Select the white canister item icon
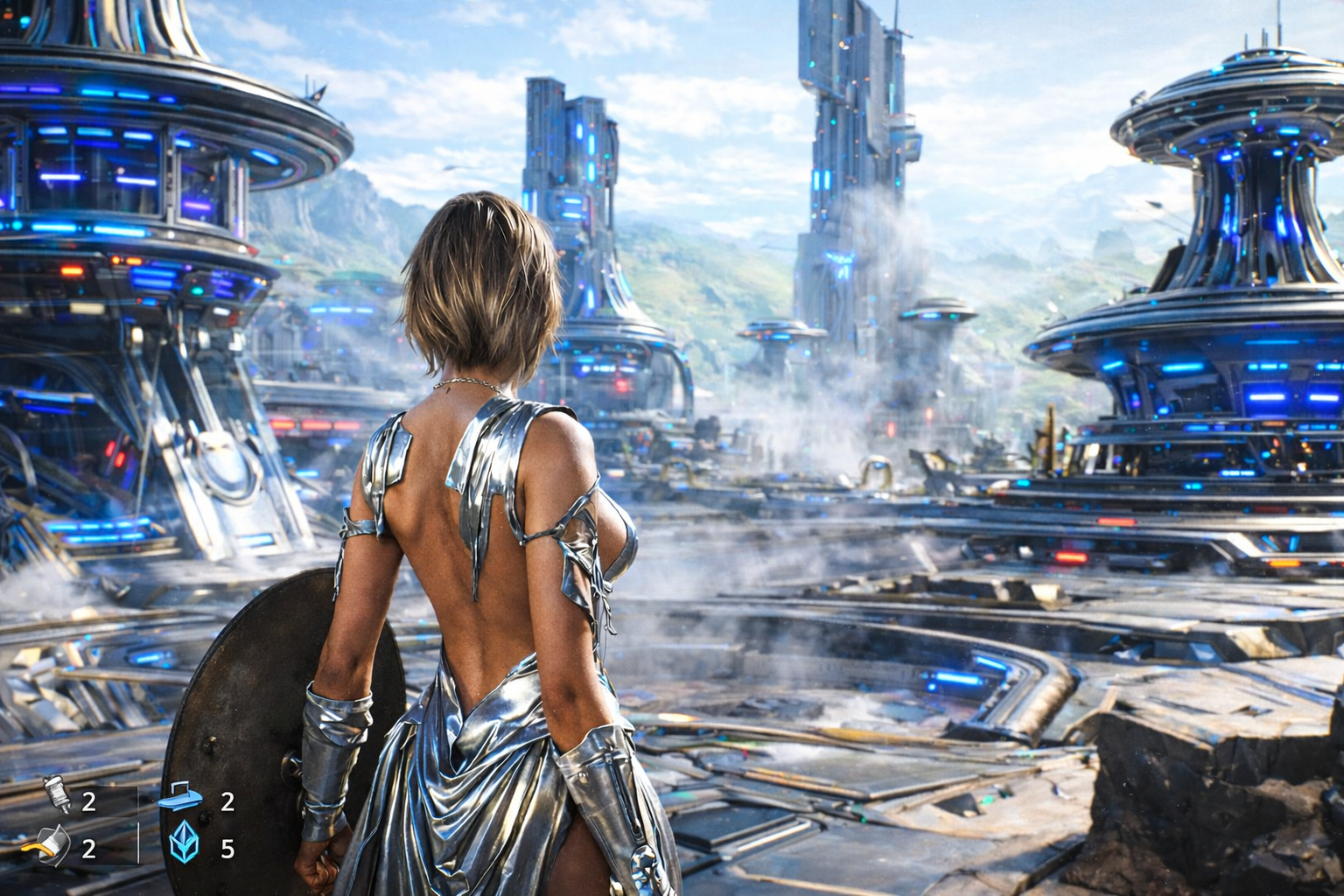Screen dimensions: 1344x896 [x=57, y=798]
